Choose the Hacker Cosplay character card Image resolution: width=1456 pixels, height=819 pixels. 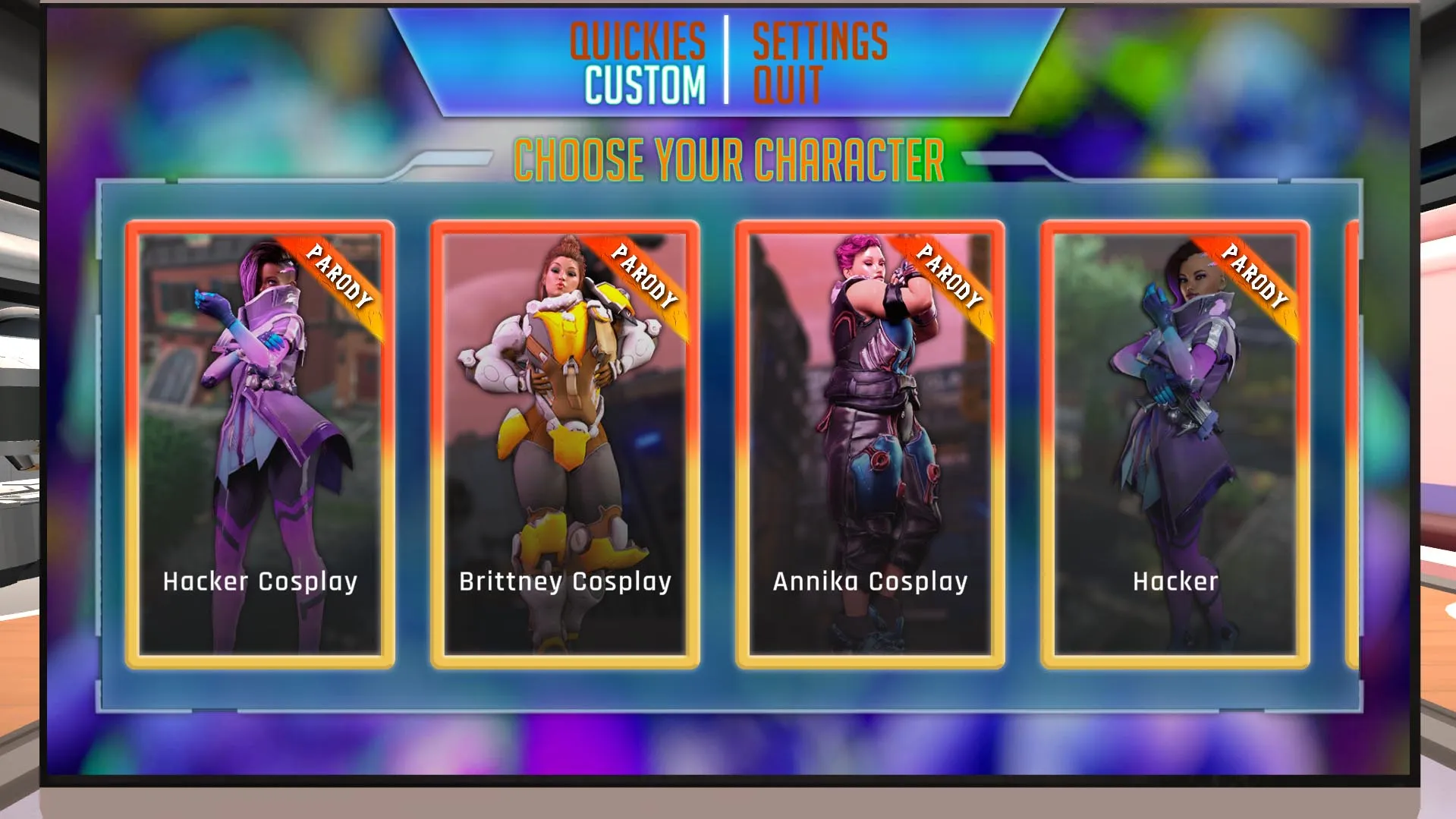[x=260, y=444]
